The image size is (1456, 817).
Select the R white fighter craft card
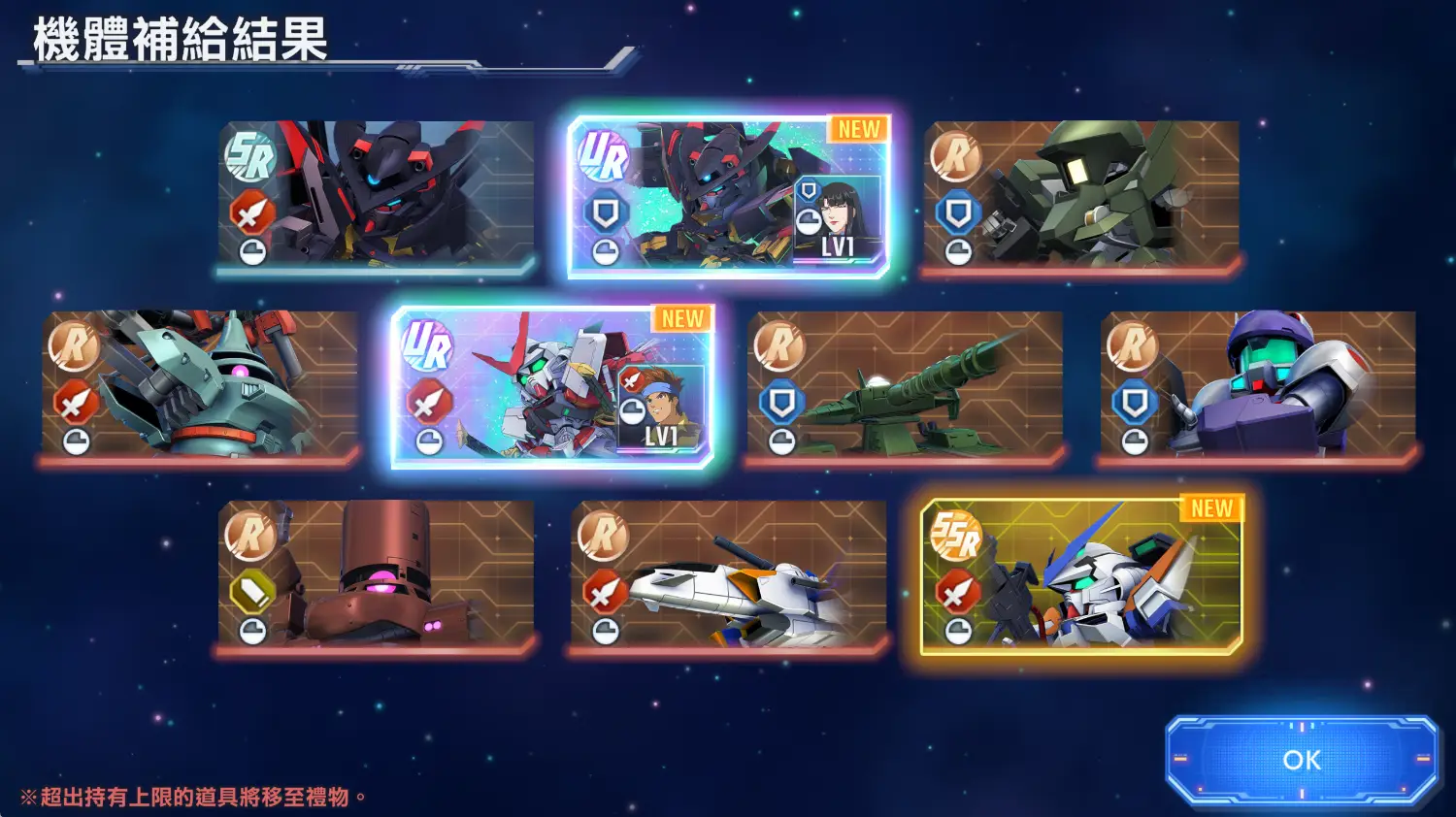[728, 574]
